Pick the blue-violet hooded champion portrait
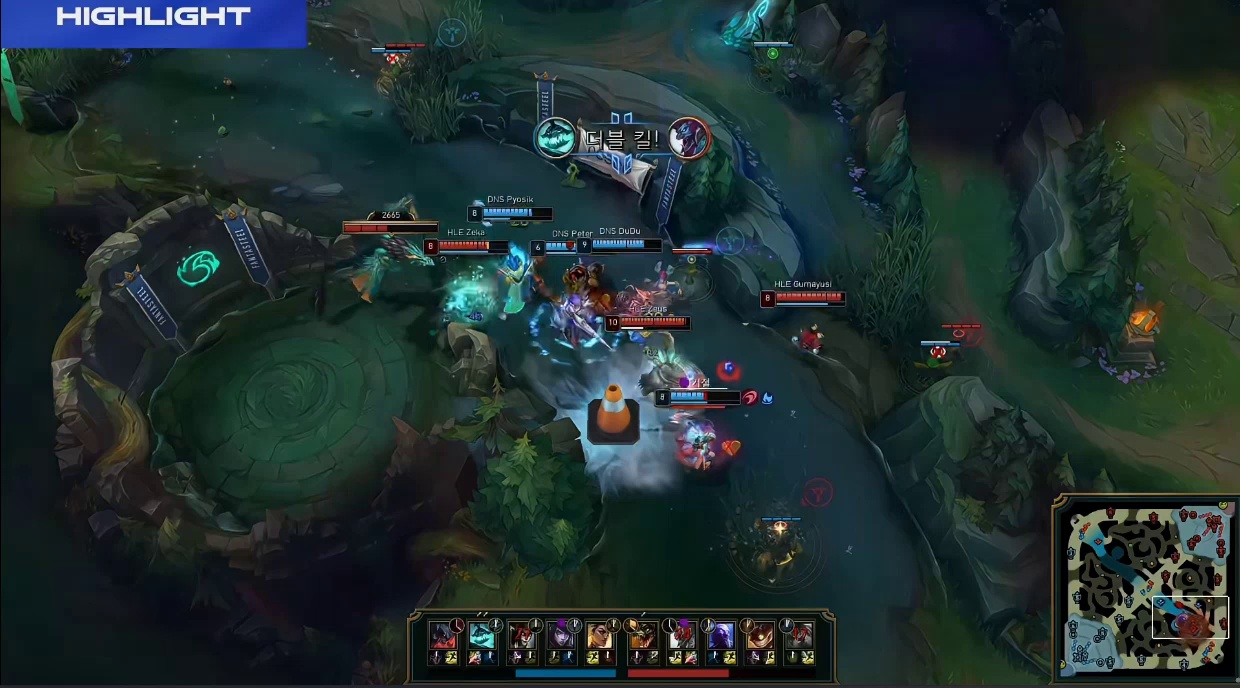This screenshot has height=688, width=1240. point(721,635)
